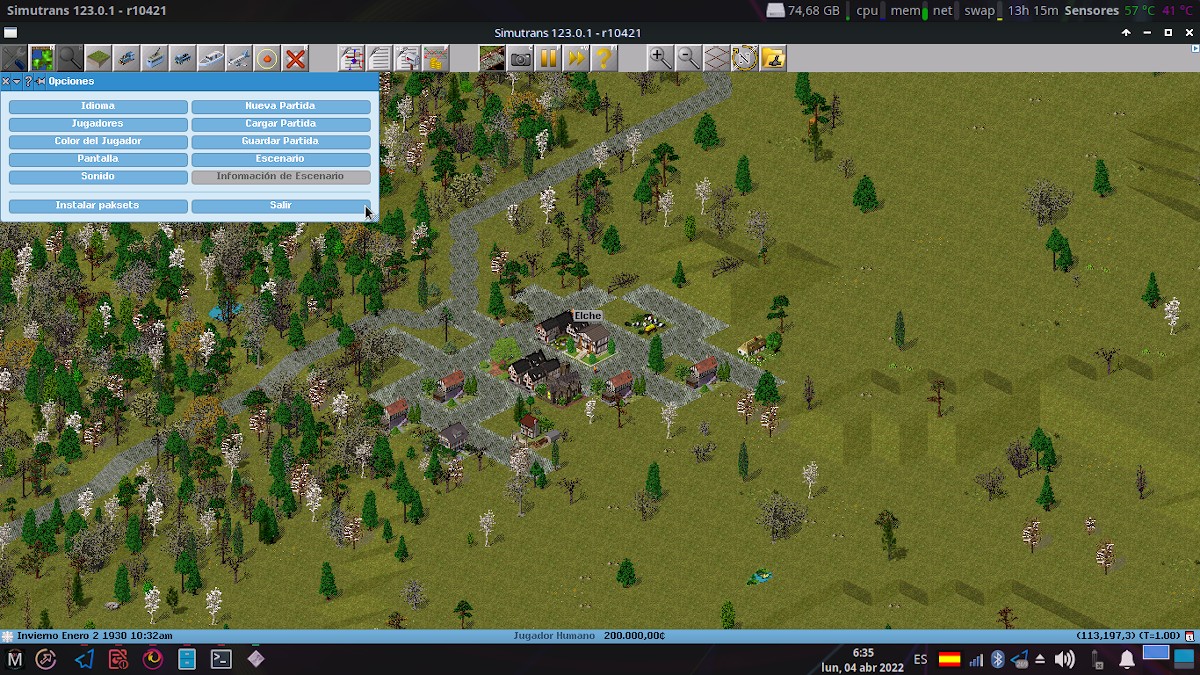Open help for the Opciones window
1200x675 pixels.
(x=28, y=81)
